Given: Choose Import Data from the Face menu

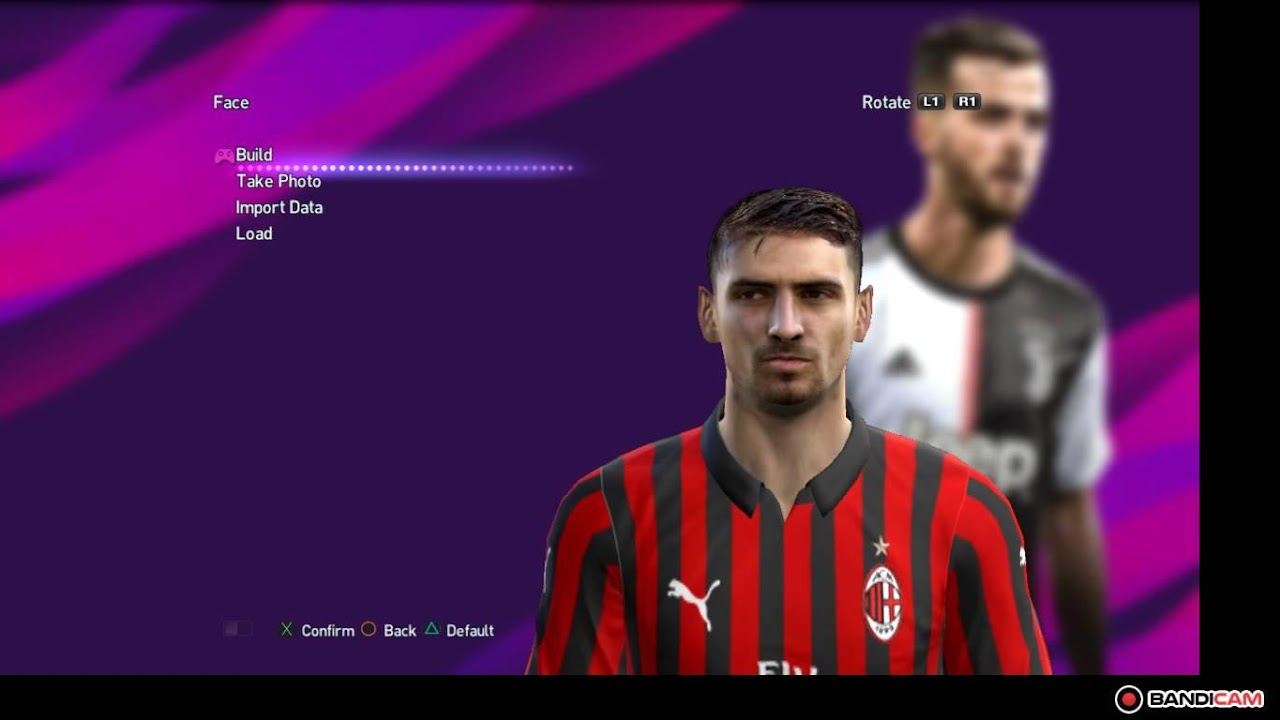Looking at the screenshot, I should pos(277,207).
